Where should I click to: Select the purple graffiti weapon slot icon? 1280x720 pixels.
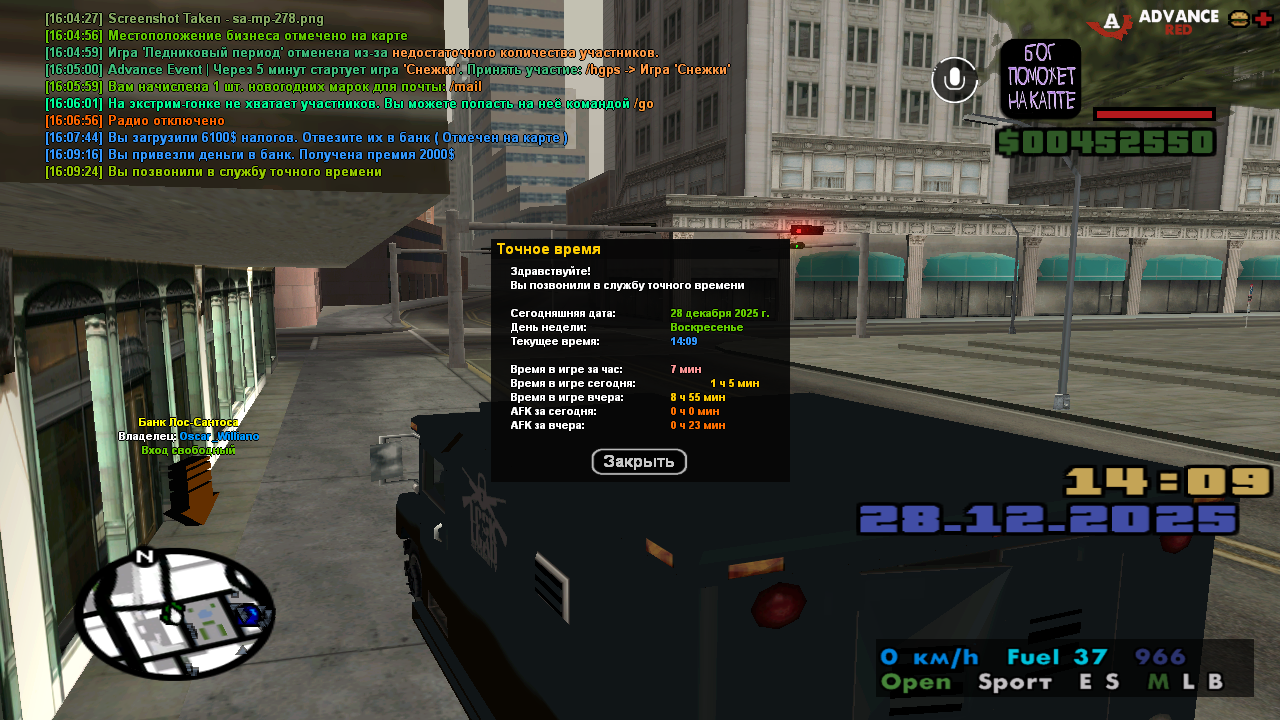pyautogui.click(x=1040, y=79)
